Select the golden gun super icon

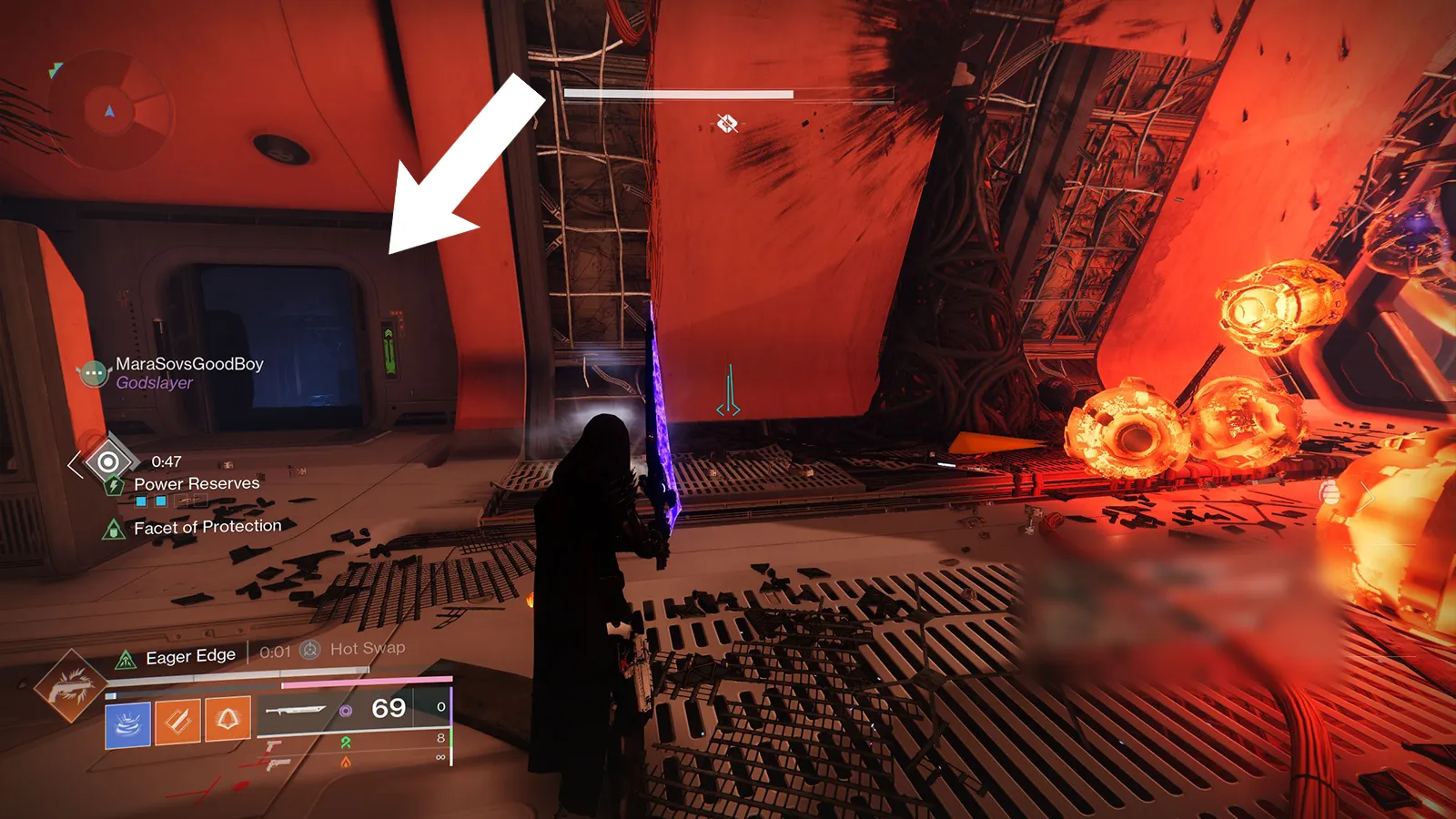coord(69,686)
